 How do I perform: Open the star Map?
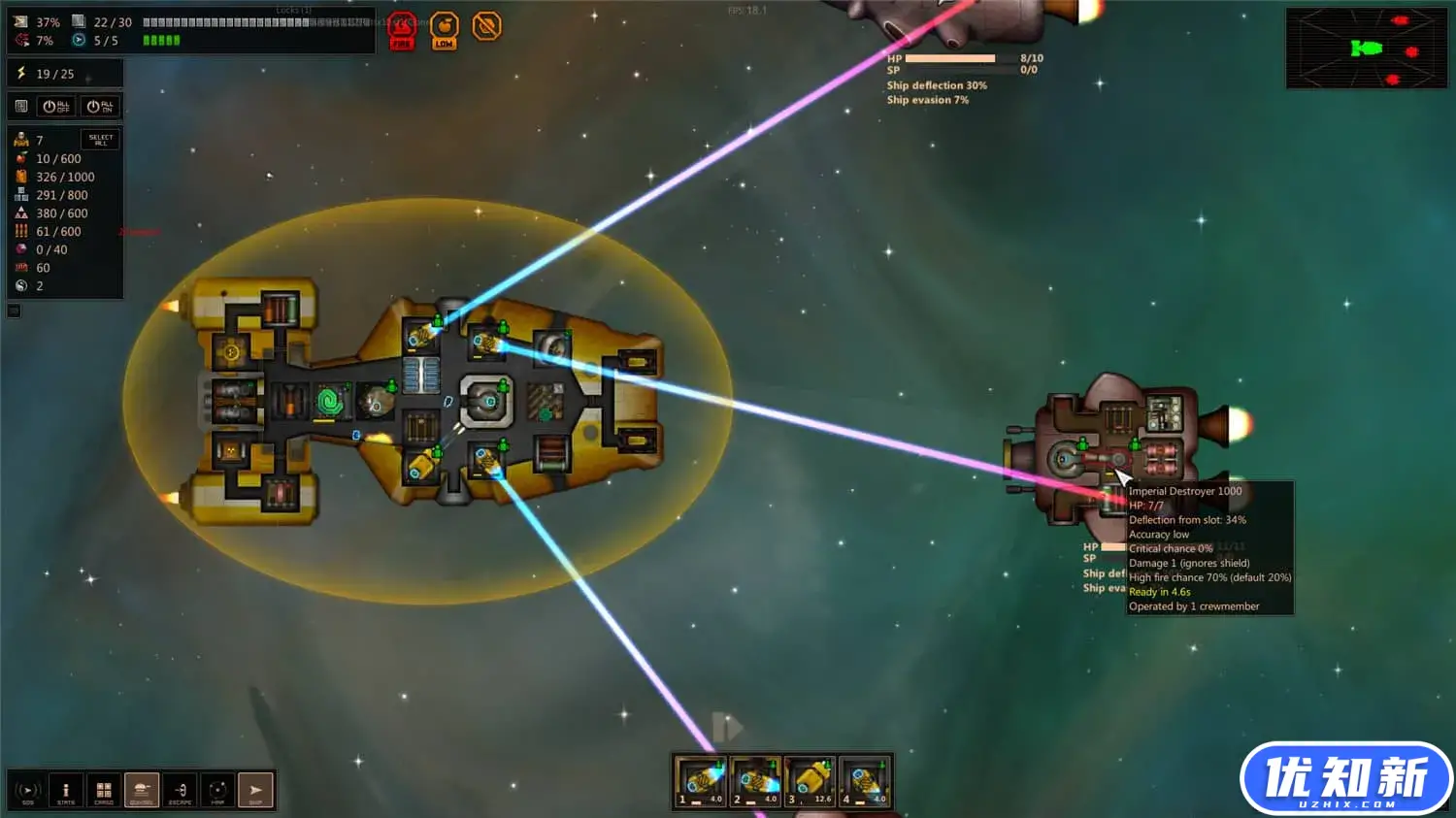(217, 791)
